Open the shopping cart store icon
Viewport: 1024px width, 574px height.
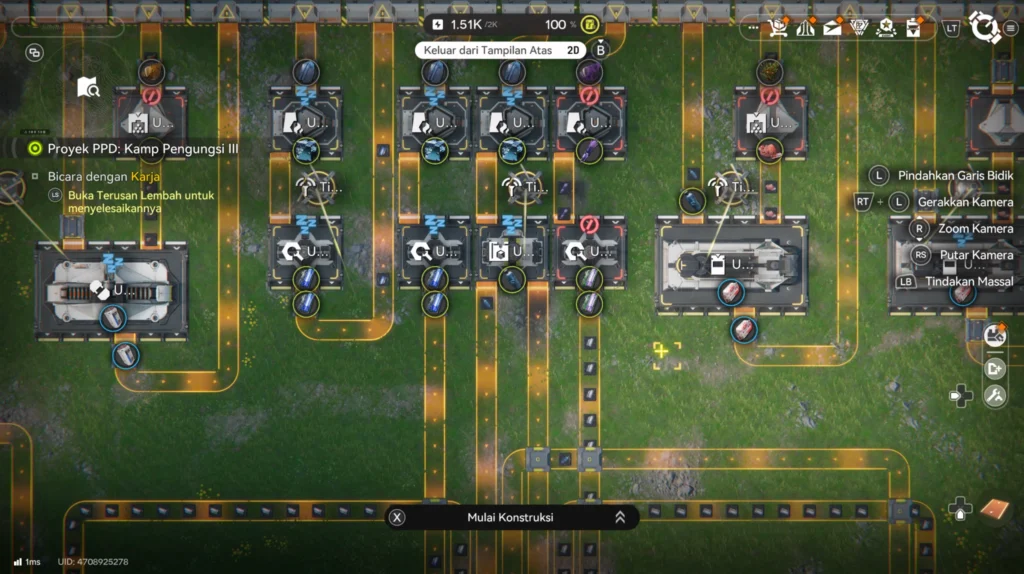coord(778,27)
